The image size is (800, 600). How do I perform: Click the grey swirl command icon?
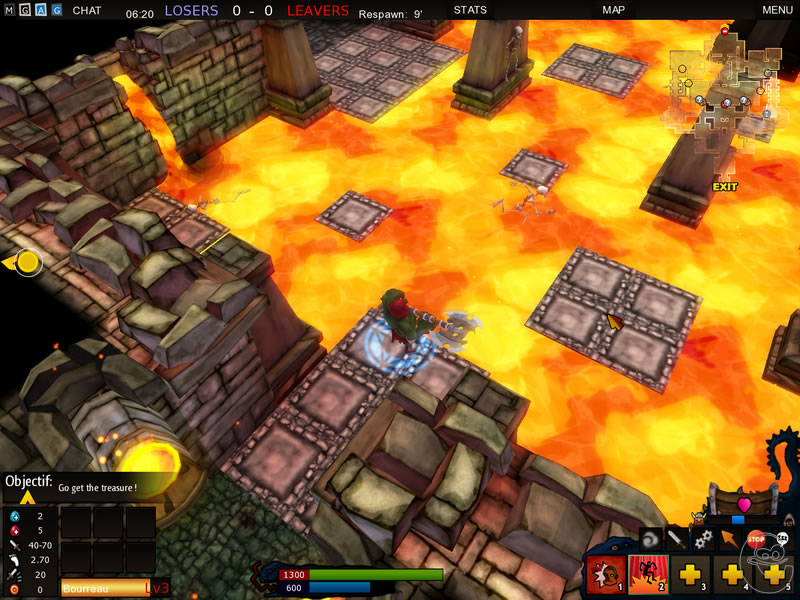click(x=651, y=540)
